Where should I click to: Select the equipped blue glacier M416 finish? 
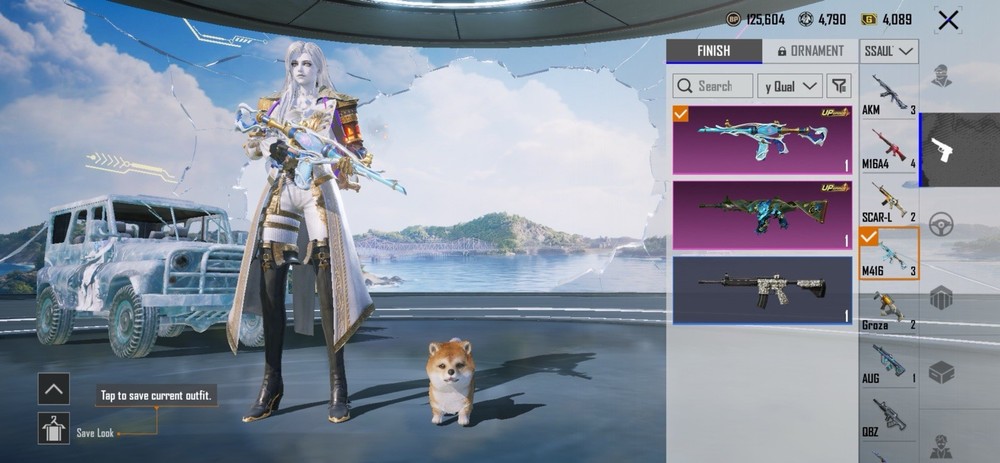762,140
